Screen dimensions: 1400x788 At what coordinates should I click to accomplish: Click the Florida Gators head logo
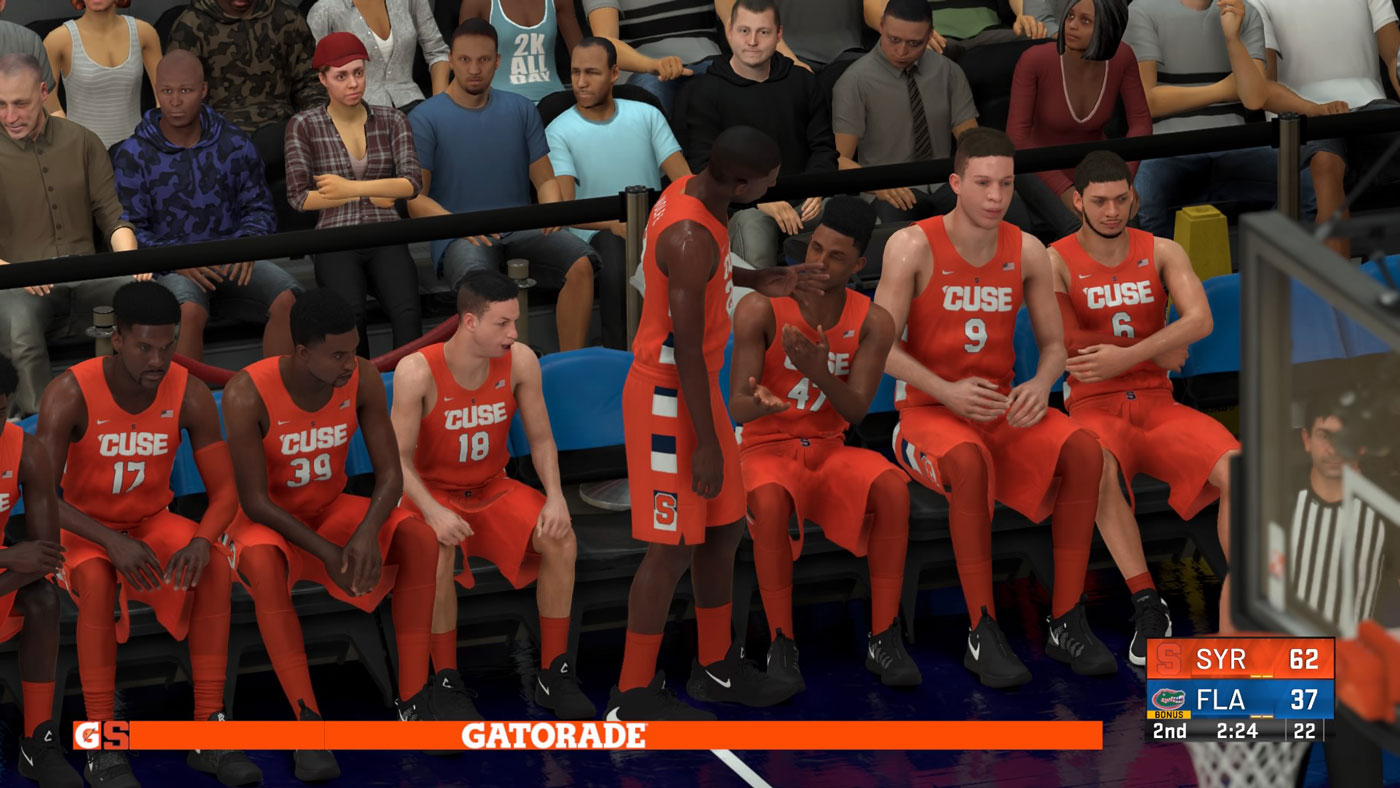click(1169, 698)
